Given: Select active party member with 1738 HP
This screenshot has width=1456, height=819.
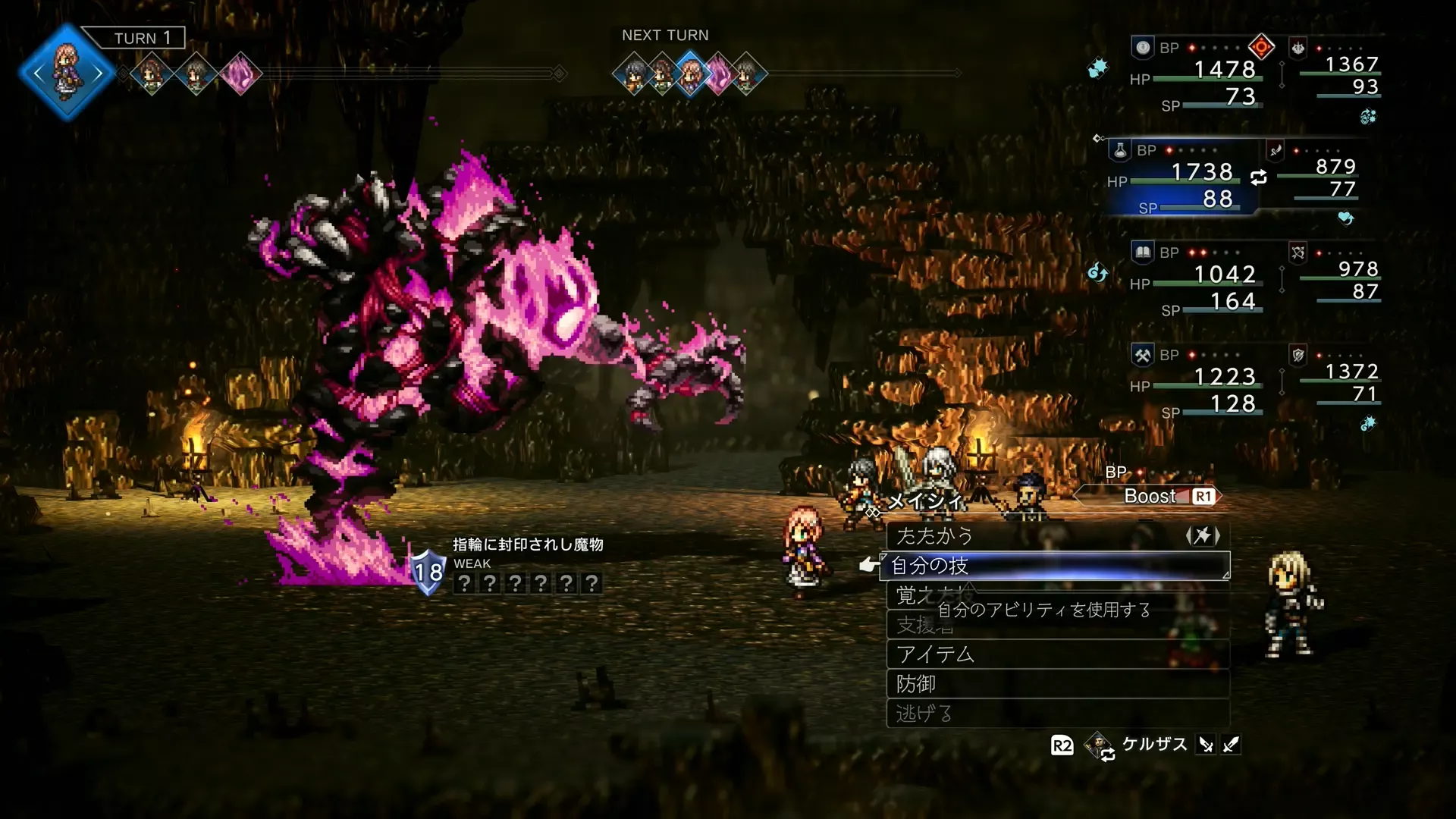Looking at the screenshot, I should 1181,179.
